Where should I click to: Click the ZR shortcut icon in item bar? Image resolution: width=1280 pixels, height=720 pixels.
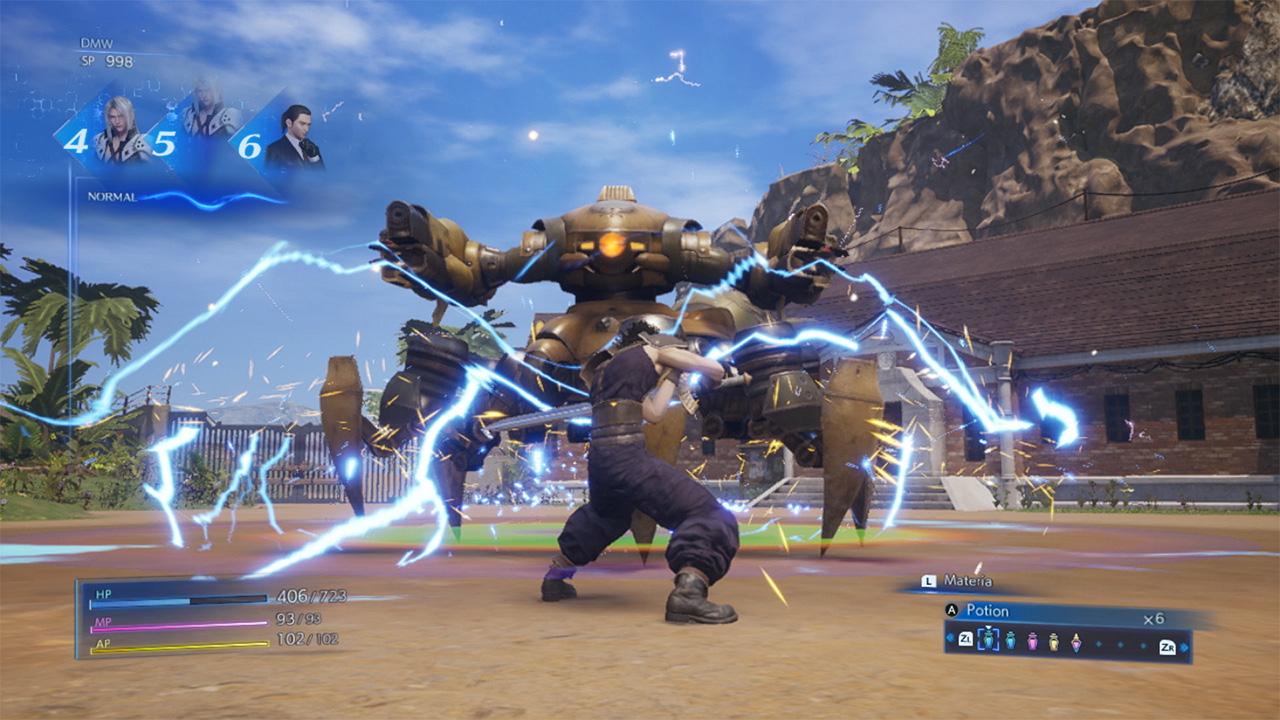coord(1166,645)
